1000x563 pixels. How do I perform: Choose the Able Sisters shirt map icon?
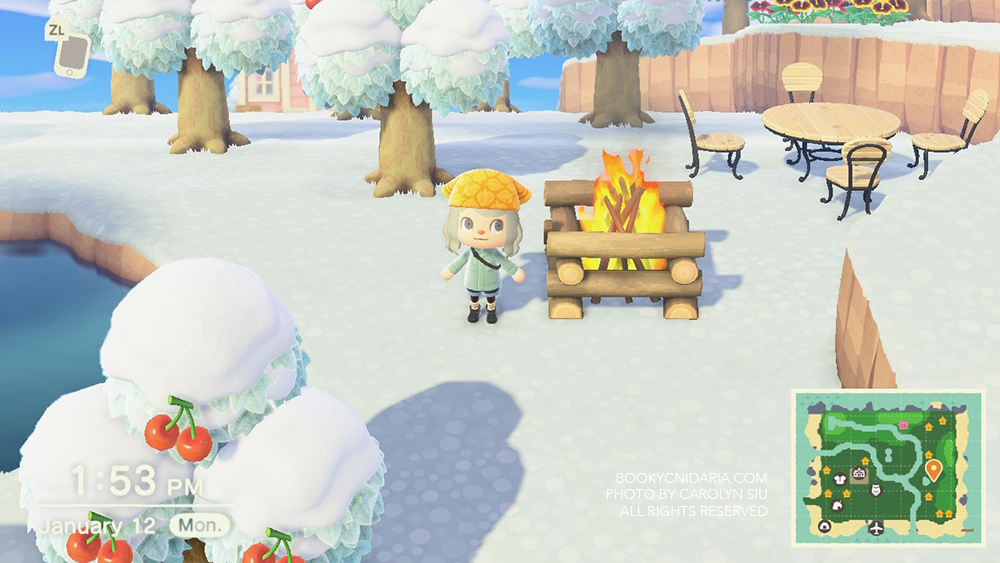coord(841,481)
